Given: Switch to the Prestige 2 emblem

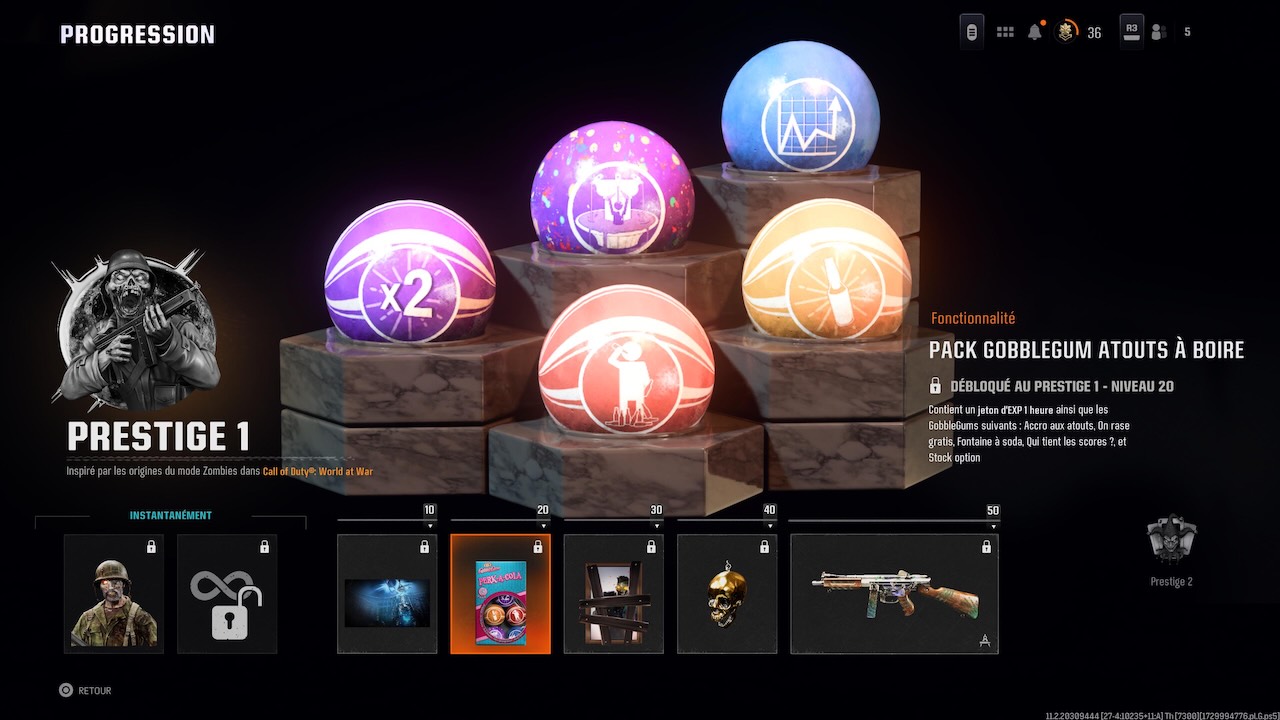Looking at the screenshot, I should 1171,548.
